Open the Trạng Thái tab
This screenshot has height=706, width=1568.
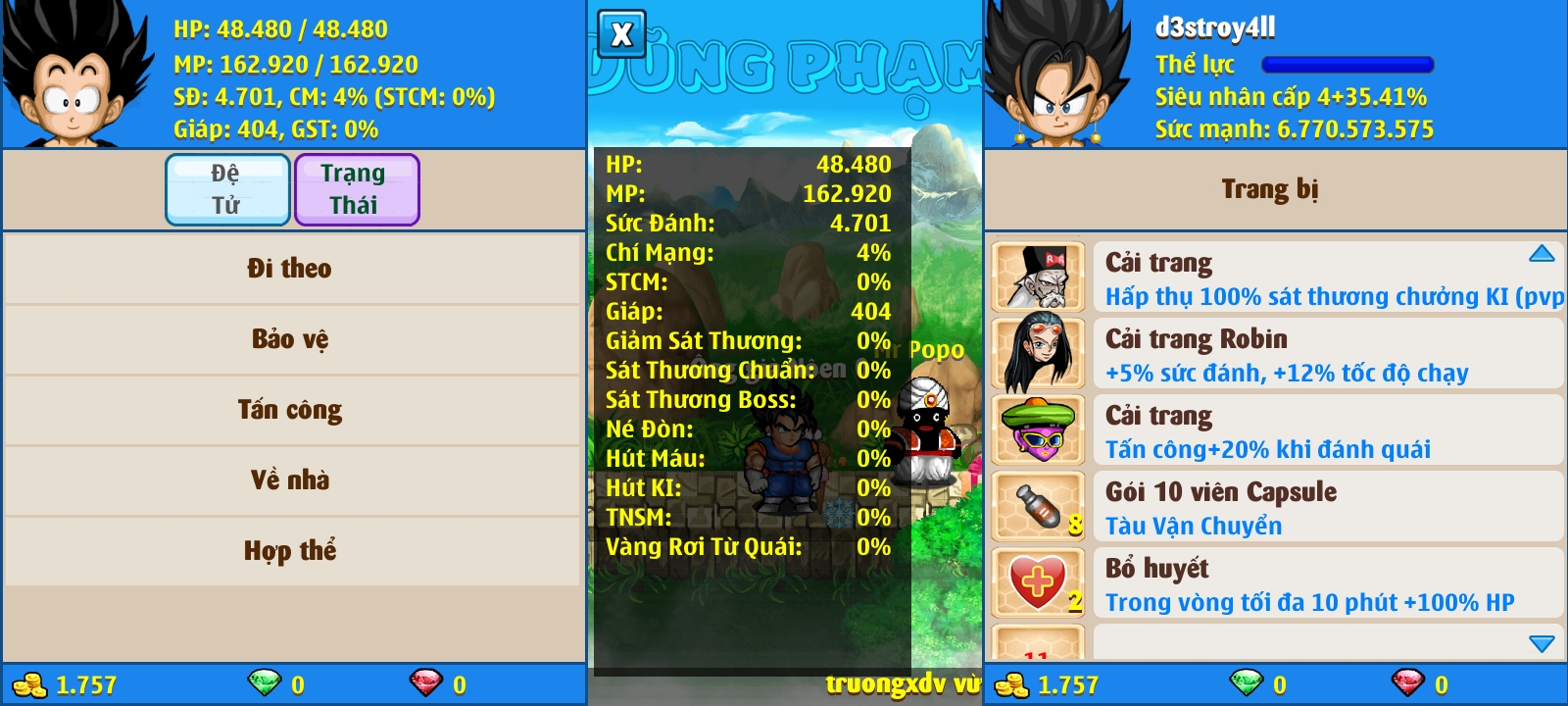[356, 189]
